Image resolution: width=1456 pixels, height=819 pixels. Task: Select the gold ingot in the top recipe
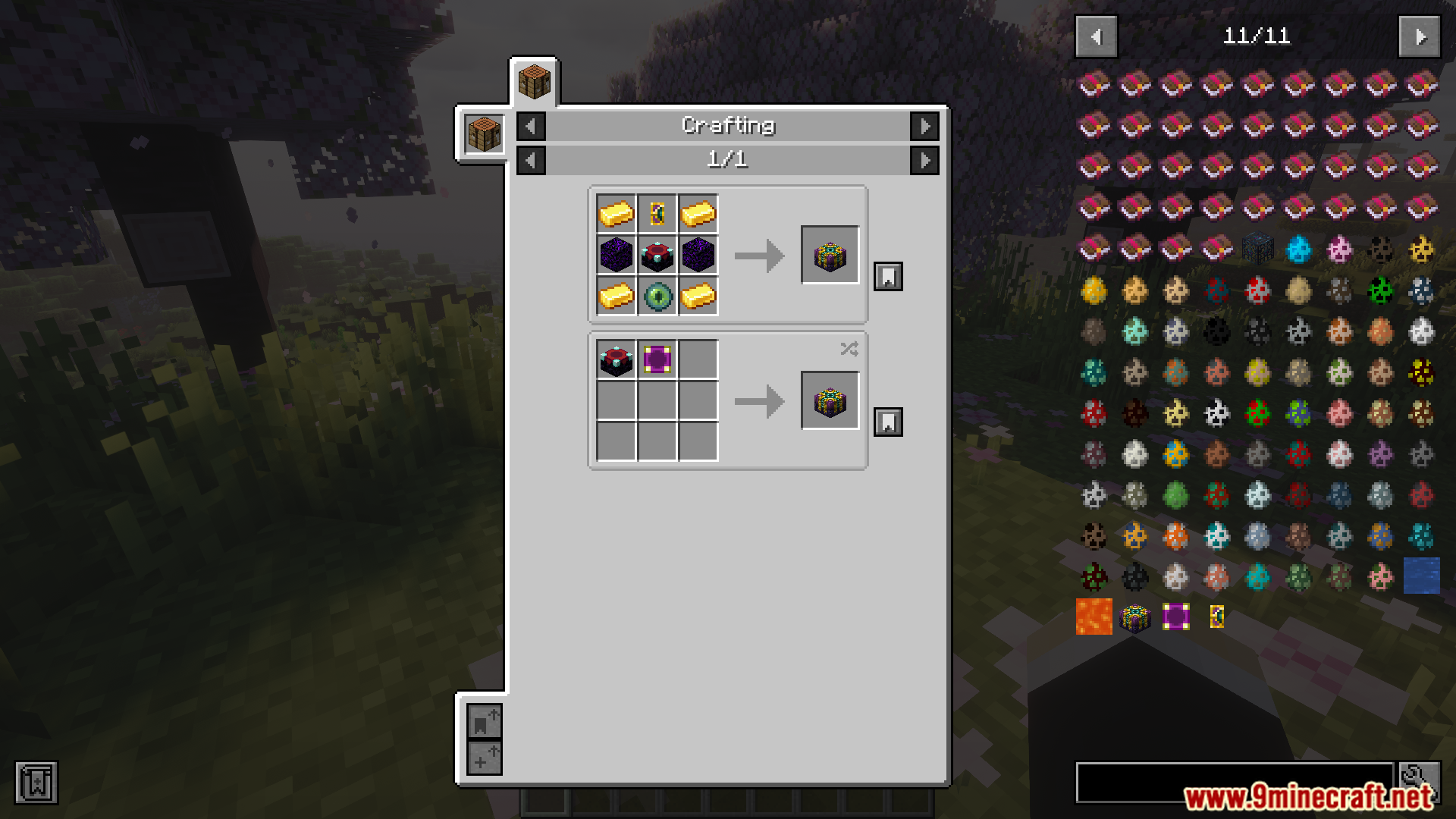point(616,214)
